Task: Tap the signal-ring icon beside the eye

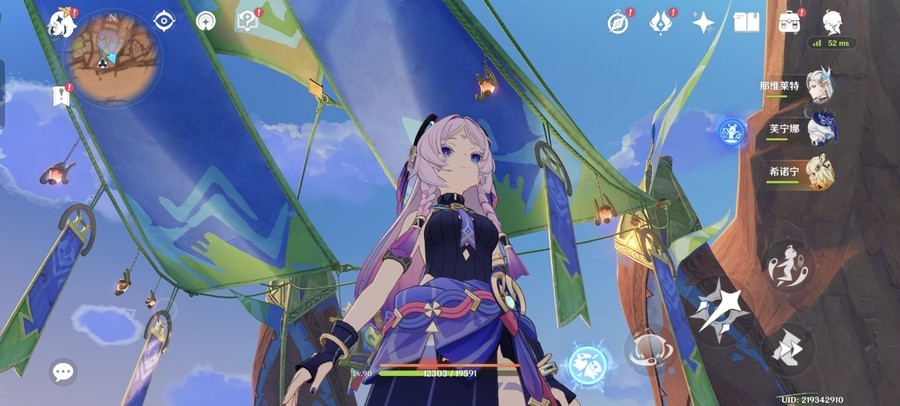Action: (x=206, y=21)
